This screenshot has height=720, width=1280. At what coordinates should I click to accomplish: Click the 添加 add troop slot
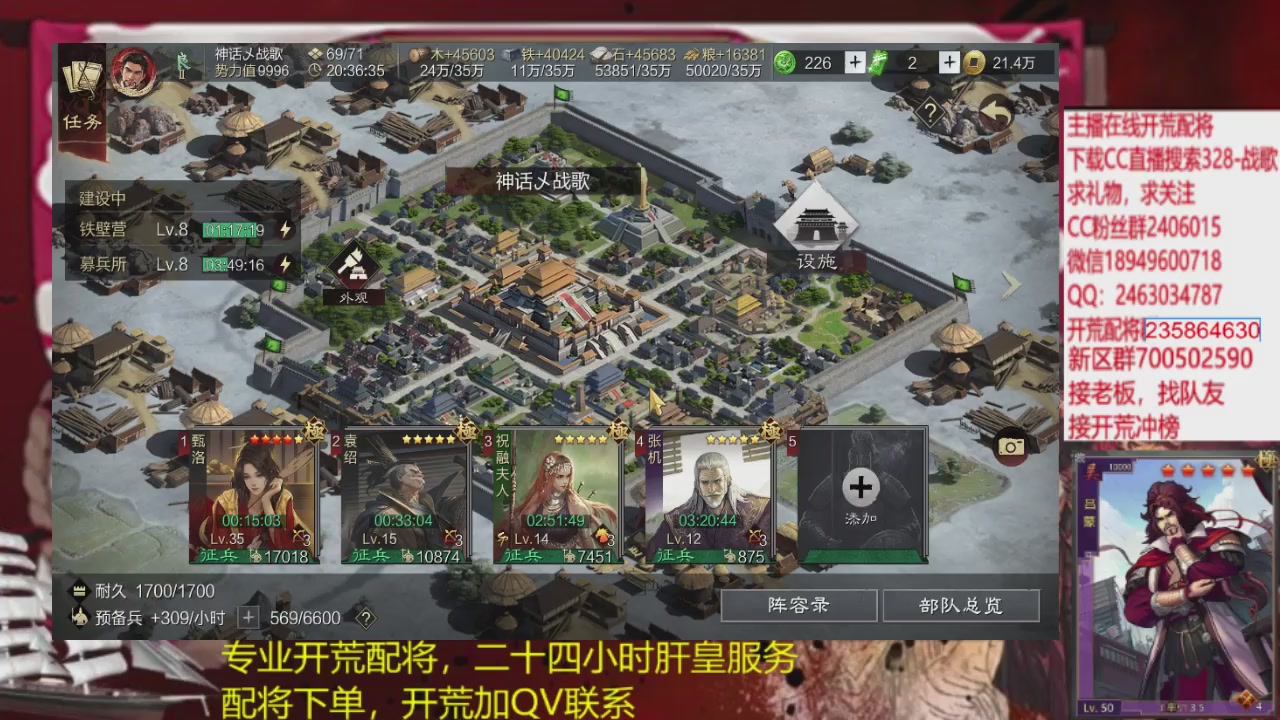point(860,488)
